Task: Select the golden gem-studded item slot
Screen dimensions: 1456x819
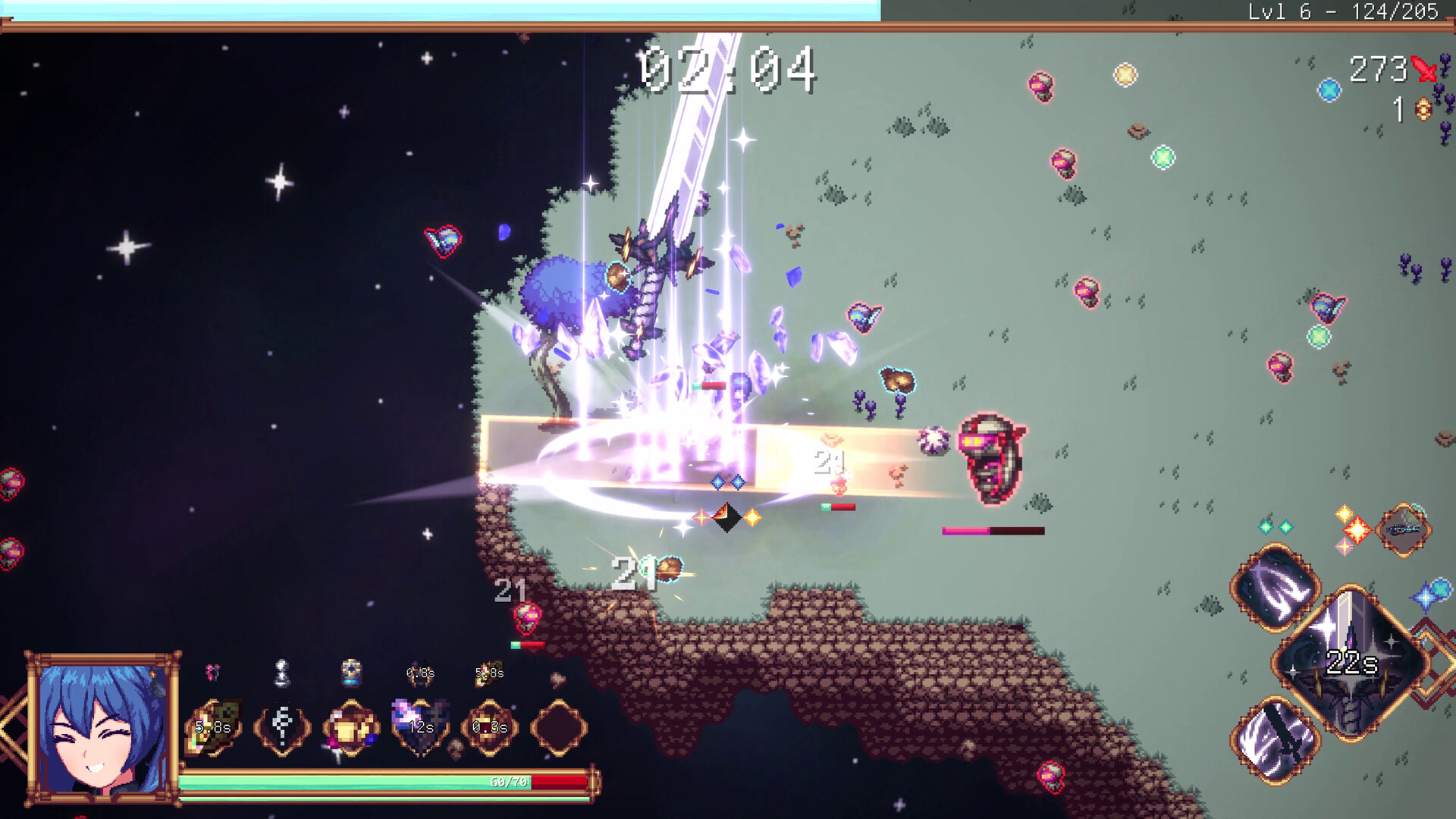Action: [351, 728]
